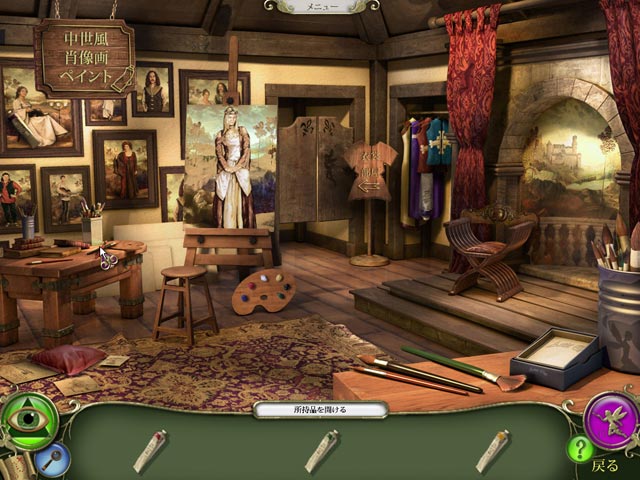Open the purple fairy helper button
The width and height of the screenshot is (640, 480).
[x=610, y=420]
